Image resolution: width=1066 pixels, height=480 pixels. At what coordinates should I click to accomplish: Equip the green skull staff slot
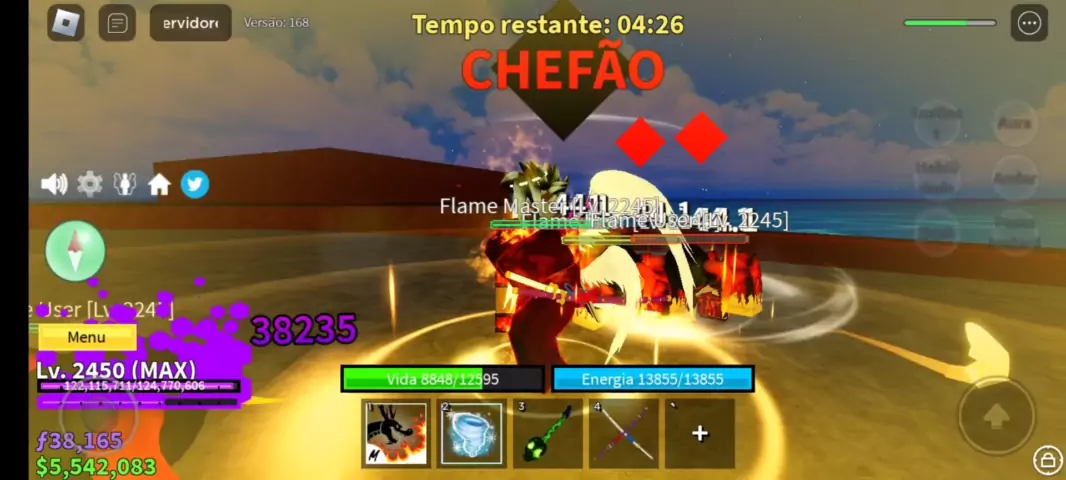click(x=547, y=433)
